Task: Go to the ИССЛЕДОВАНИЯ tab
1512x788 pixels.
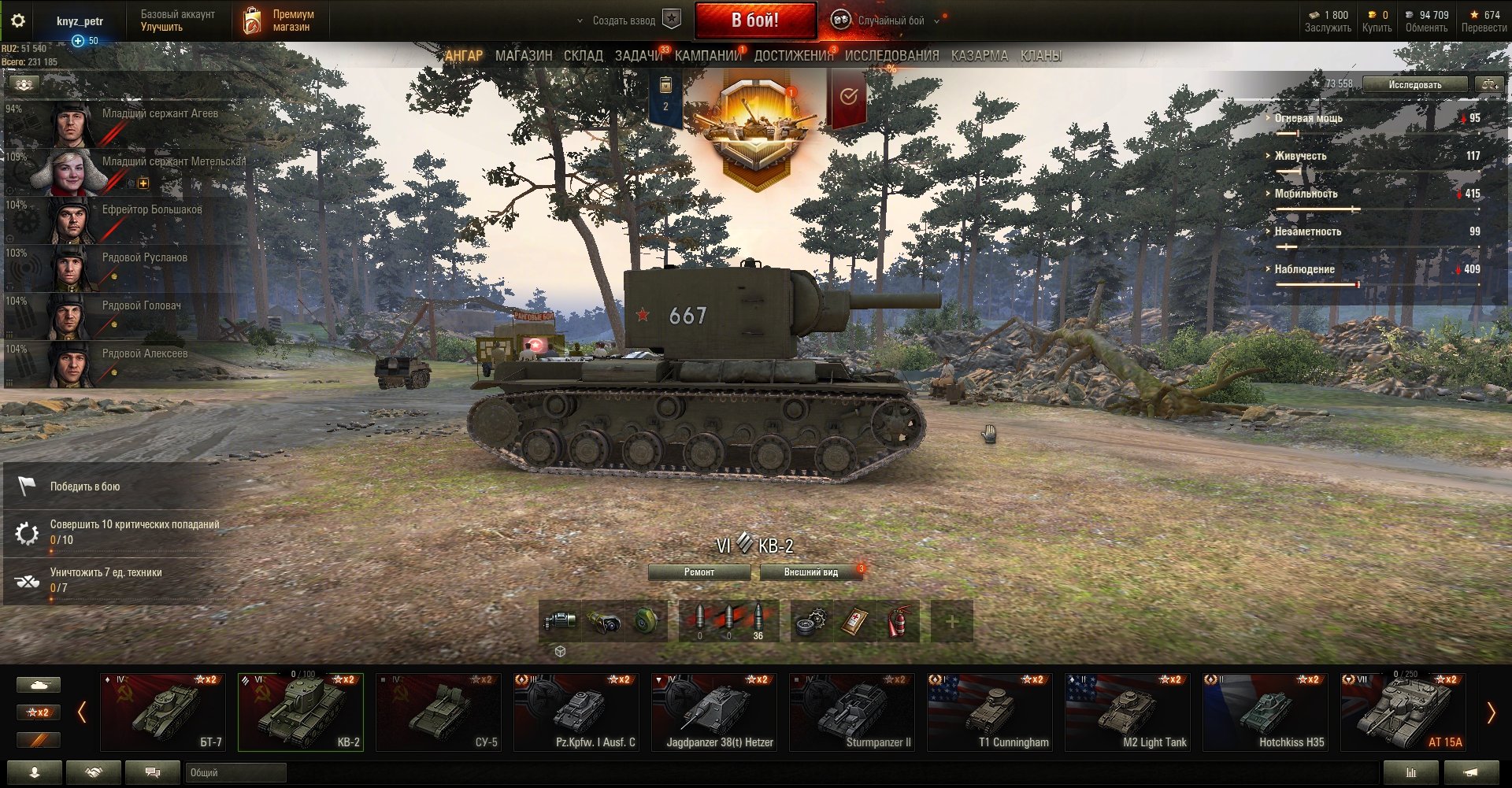Action: [891, 56]
